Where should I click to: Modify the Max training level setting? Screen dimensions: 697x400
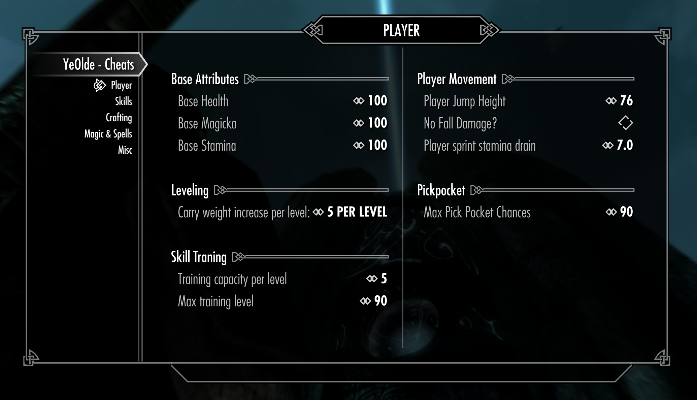(282, 301)
